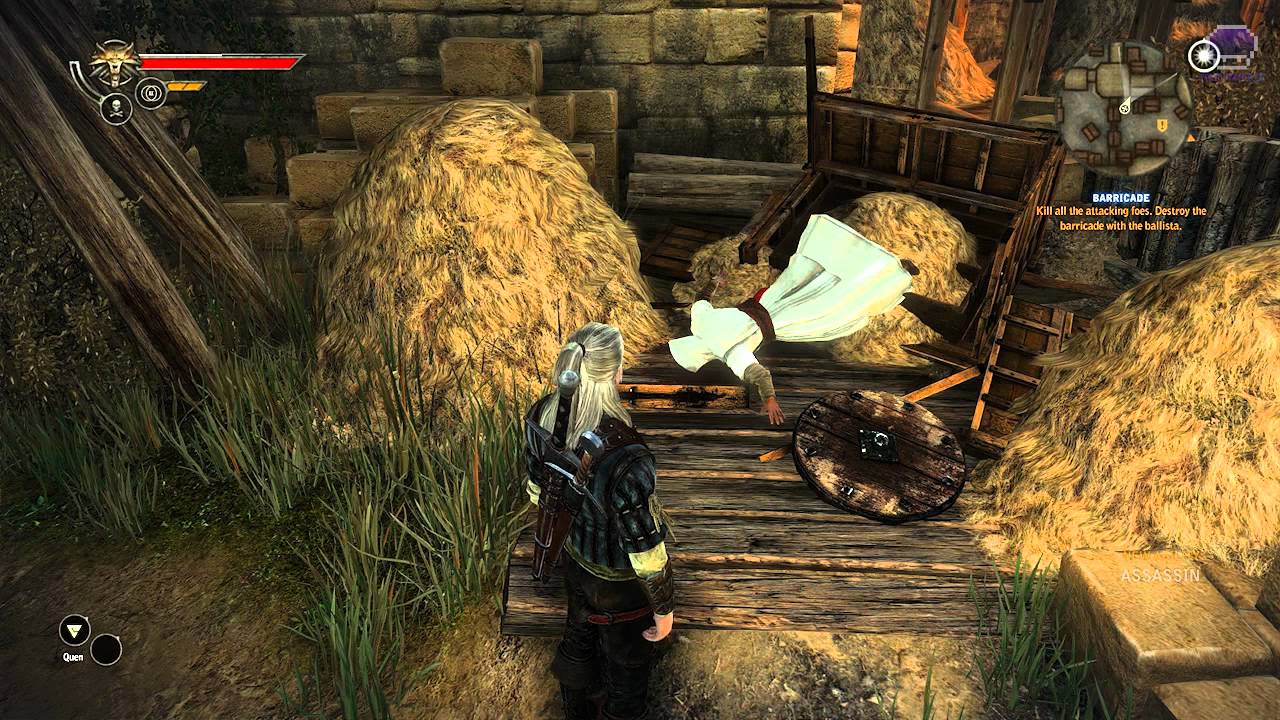Select the skull toxicity indicator
The width and height of the screenshot is (1280, 720).
[x=117, y=108]
